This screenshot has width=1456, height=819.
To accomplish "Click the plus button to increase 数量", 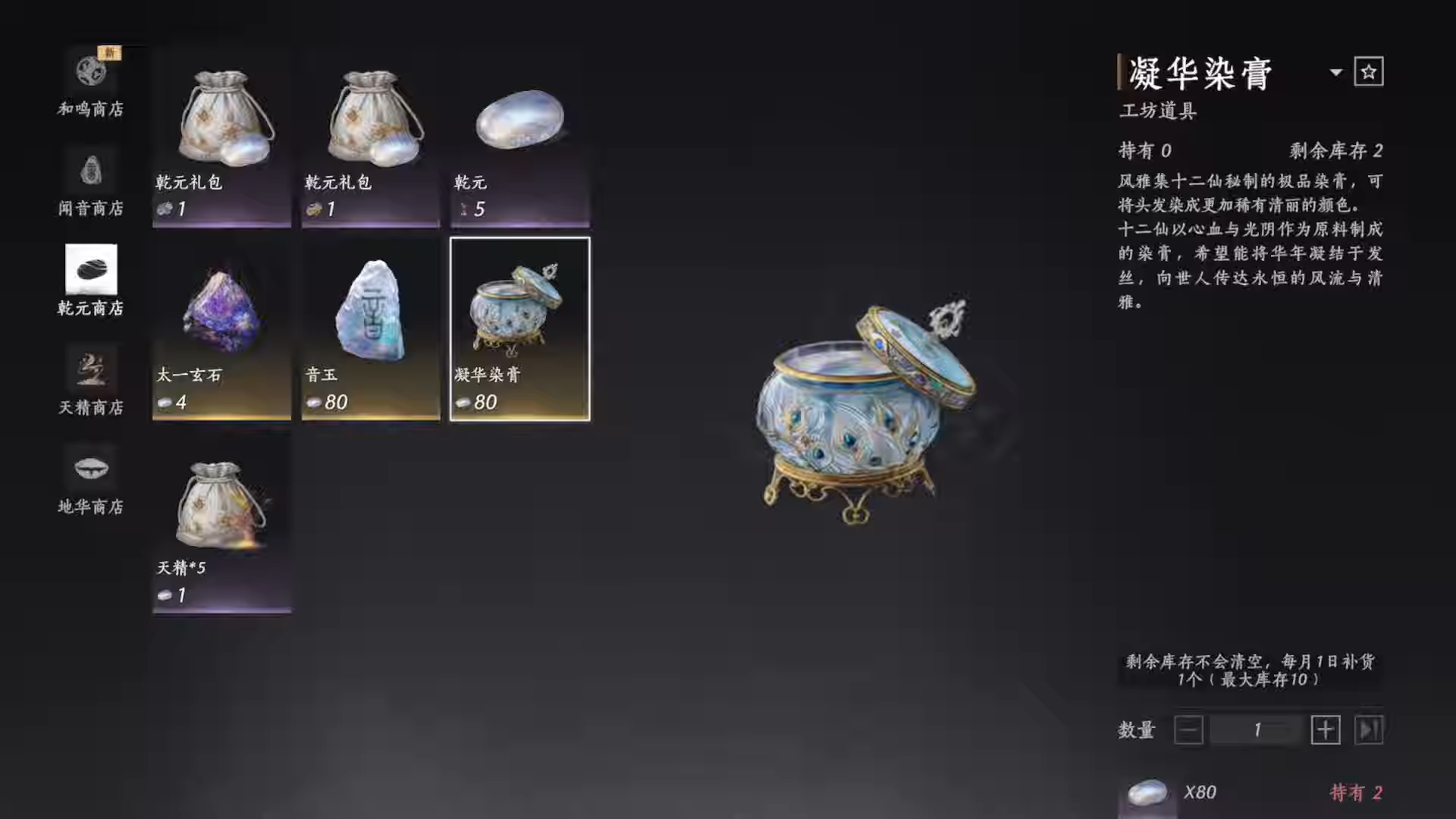I will pyautogui.click(x=1326, y=730).
